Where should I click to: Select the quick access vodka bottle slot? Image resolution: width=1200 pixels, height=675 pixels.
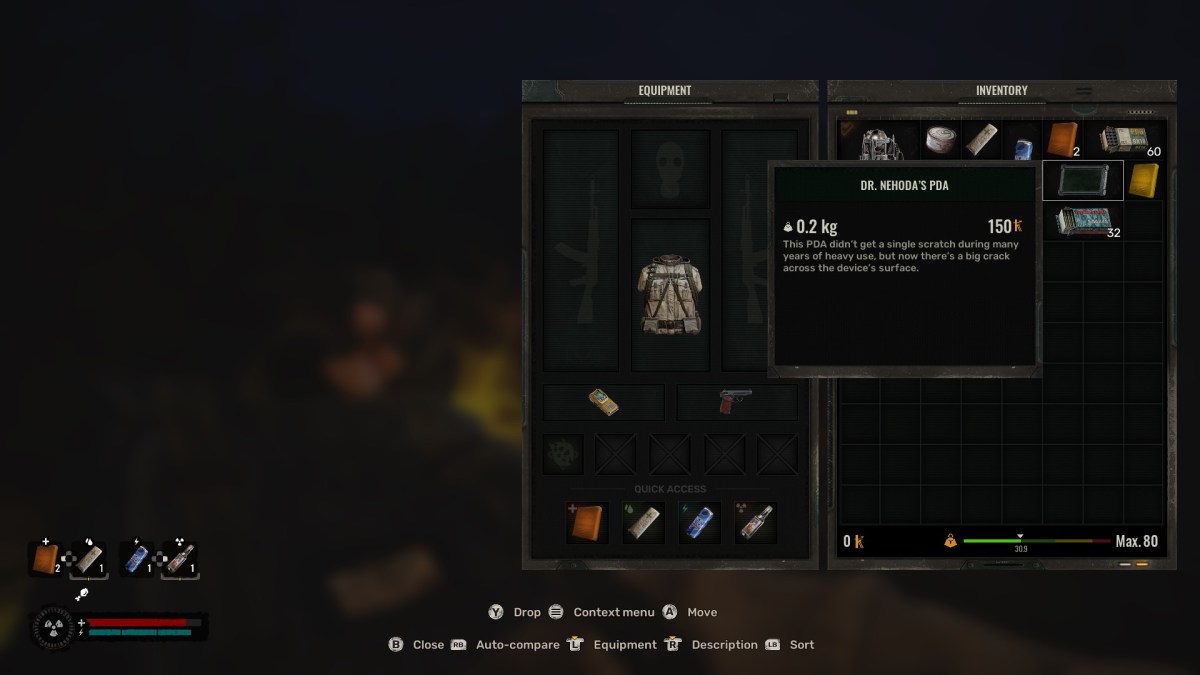click(755, 522)
